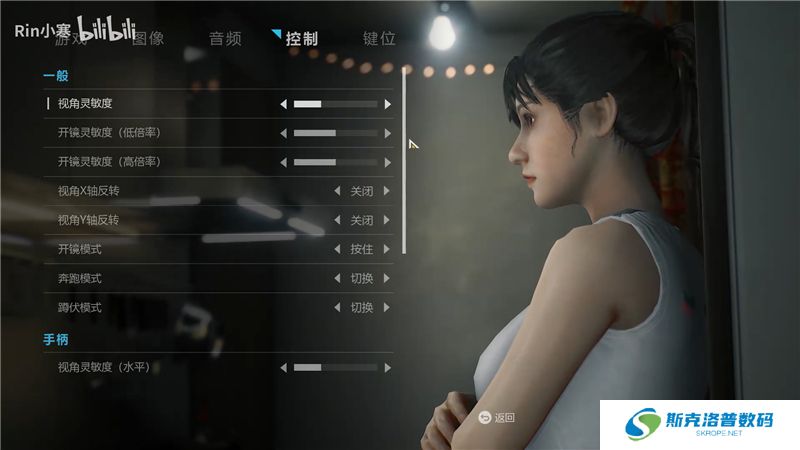This screenshot has width=800, height=450.
Task: Select the 控制 settings tab
Action: coord(301,39)
